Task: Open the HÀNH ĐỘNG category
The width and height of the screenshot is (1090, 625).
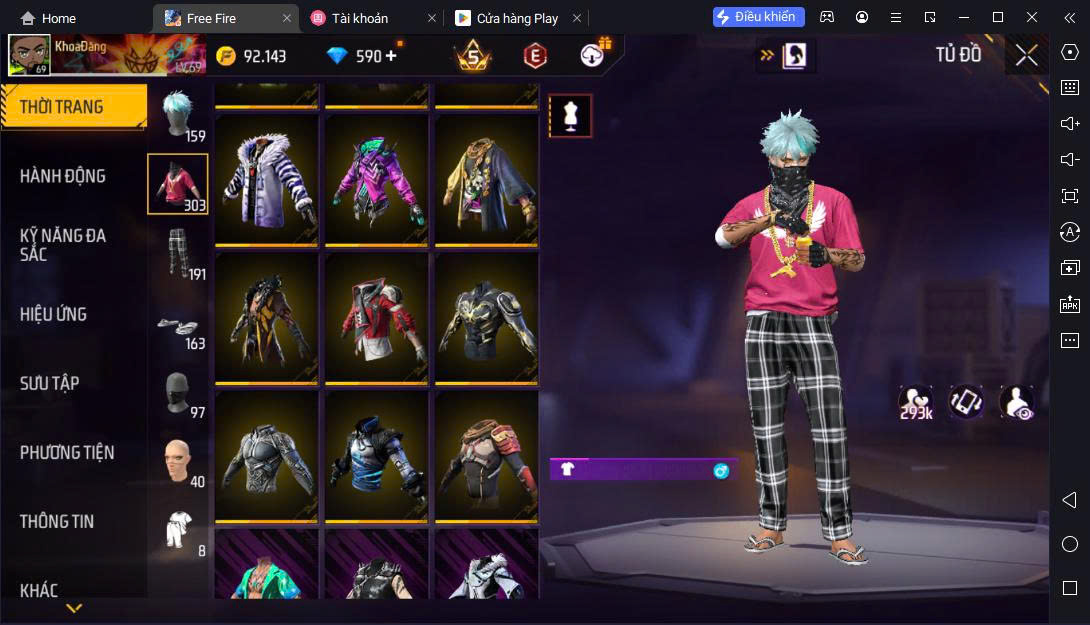Action: (x=63, y=176)
